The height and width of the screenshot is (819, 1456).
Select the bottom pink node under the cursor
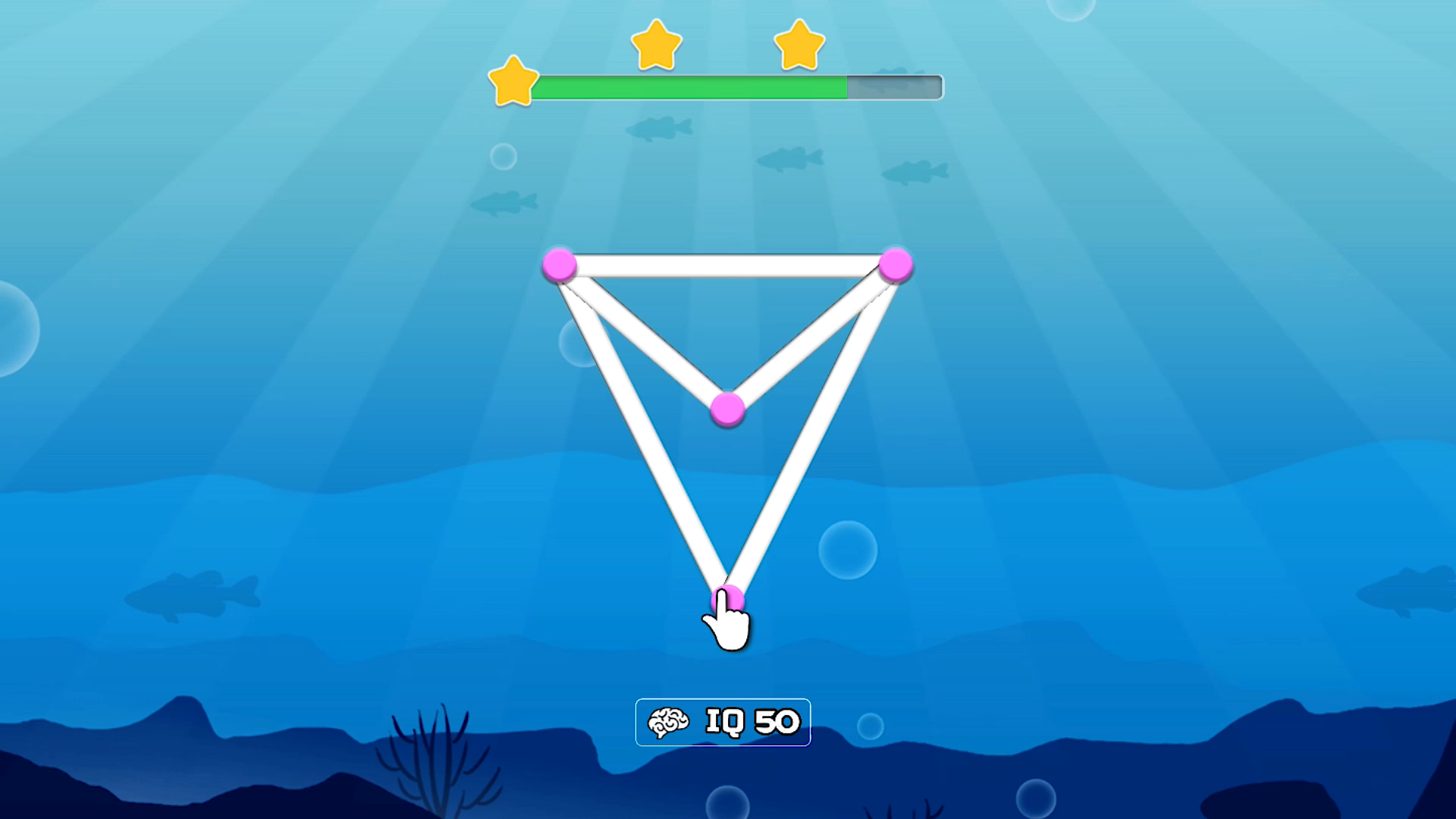[730, 598]
